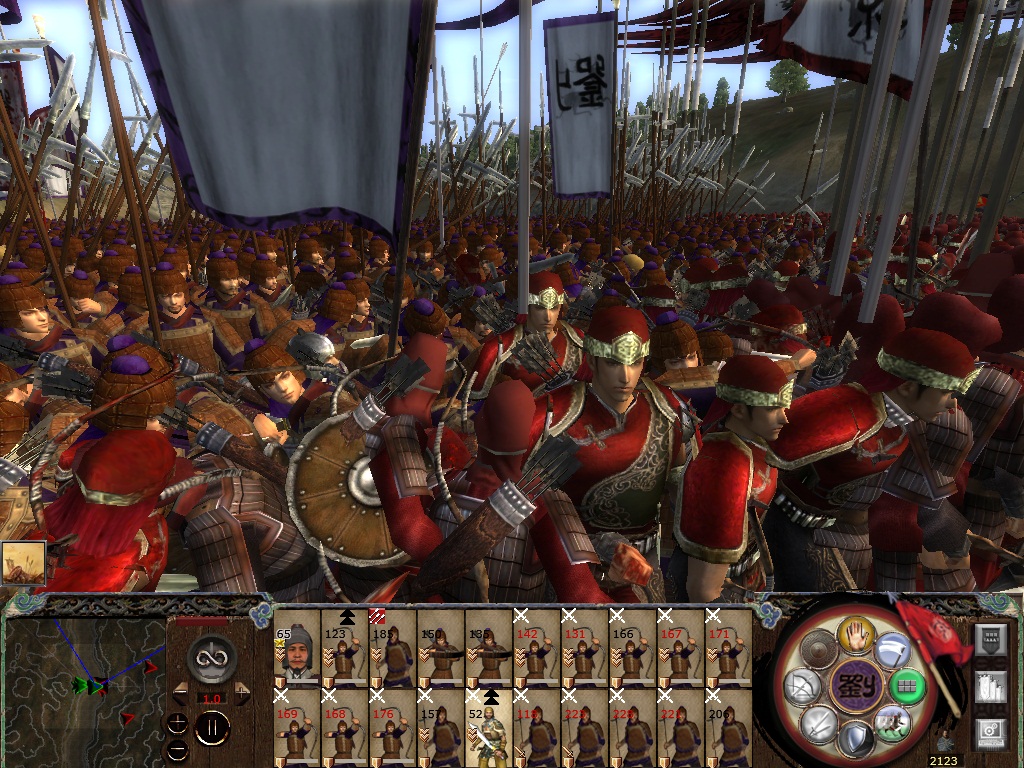This screenshot has width=1024, height=768.
Task: Click the halt order open-hand button
Action: pos(857,633)
